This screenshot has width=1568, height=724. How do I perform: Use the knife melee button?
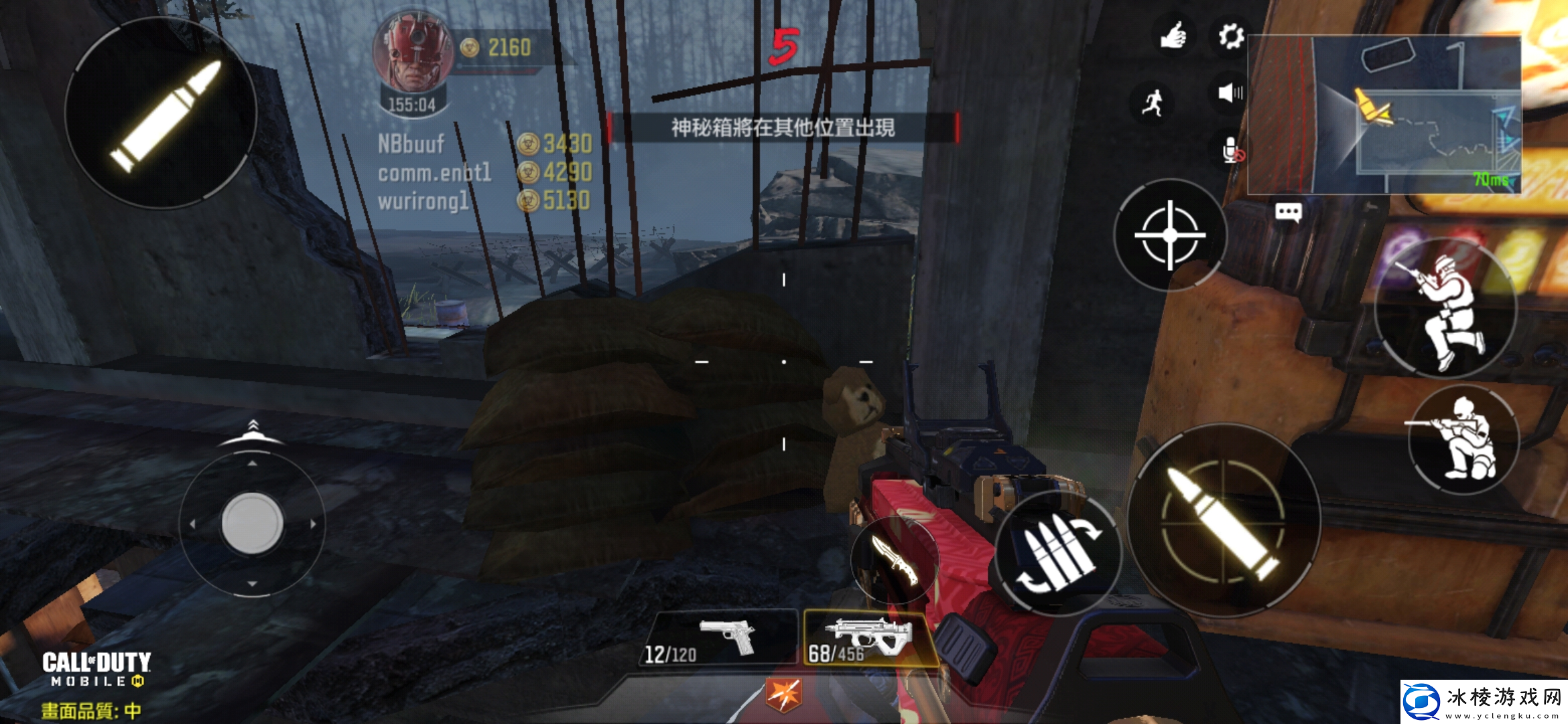894,560
